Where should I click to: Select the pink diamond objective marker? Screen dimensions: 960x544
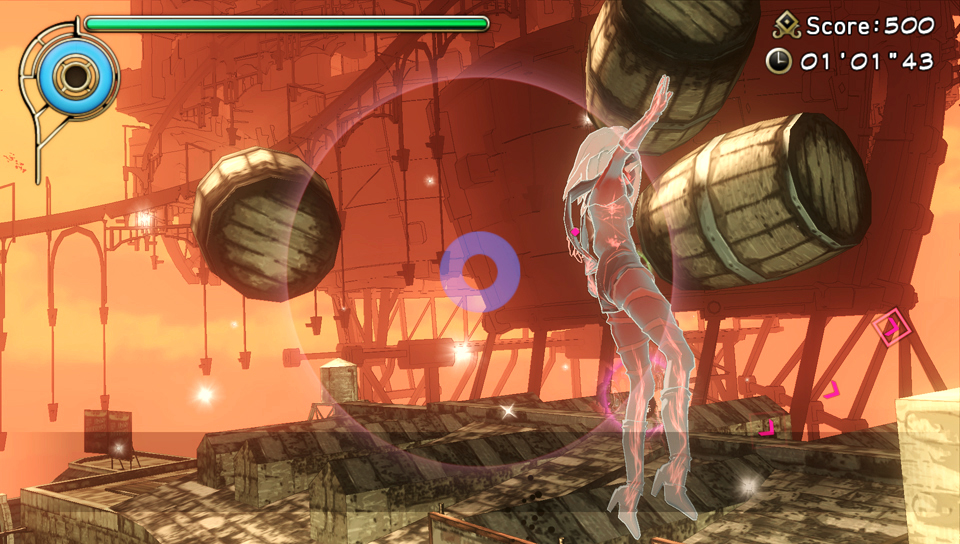[x=888, y=327]
